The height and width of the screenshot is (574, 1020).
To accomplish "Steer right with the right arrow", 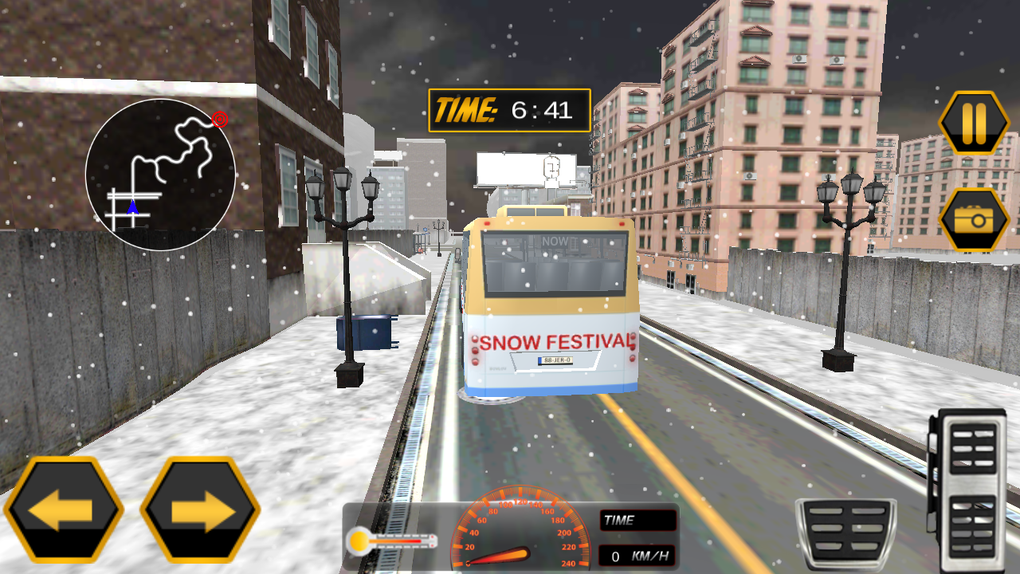I will [x=200, y=510].
